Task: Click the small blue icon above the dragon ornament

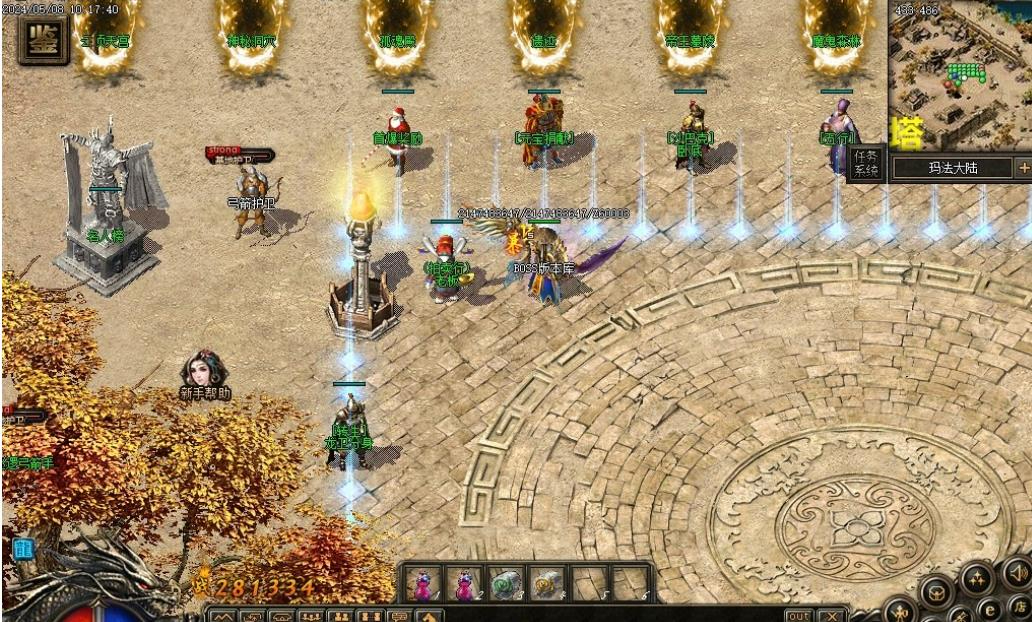Action: tap(23, 548)
